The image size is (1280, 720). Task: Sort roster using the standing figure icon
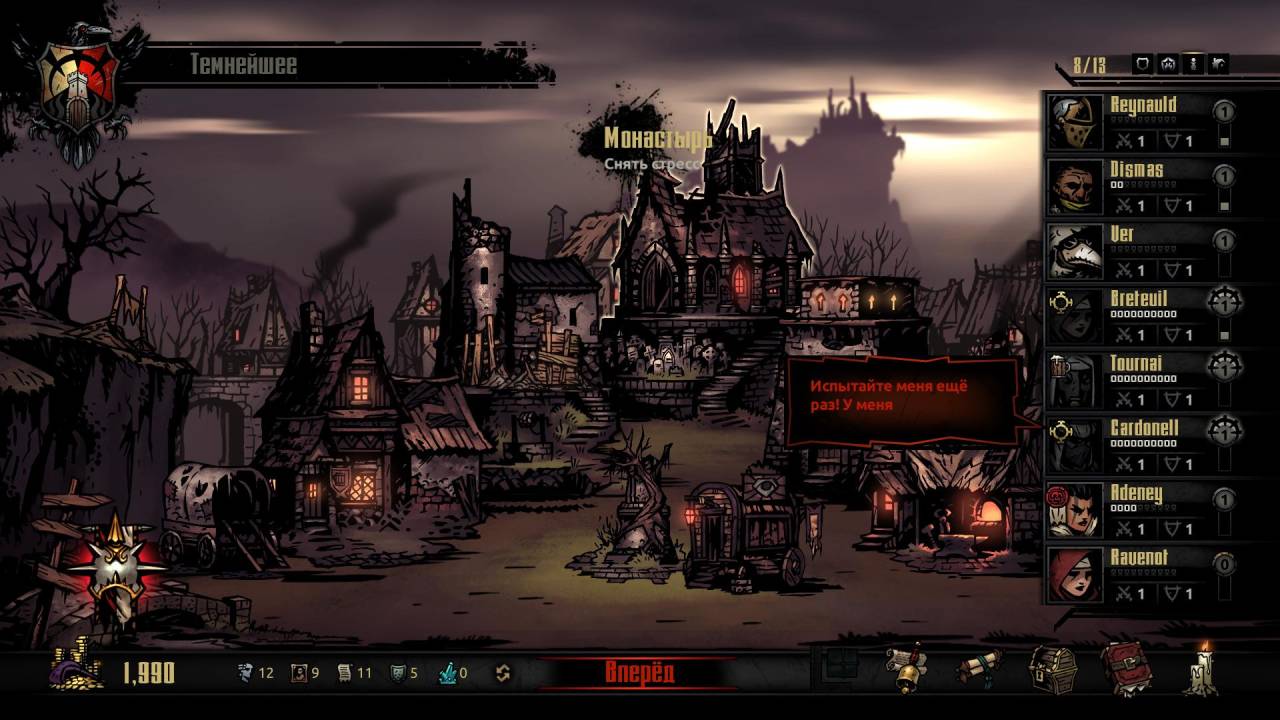click(x=1192, y=65)
